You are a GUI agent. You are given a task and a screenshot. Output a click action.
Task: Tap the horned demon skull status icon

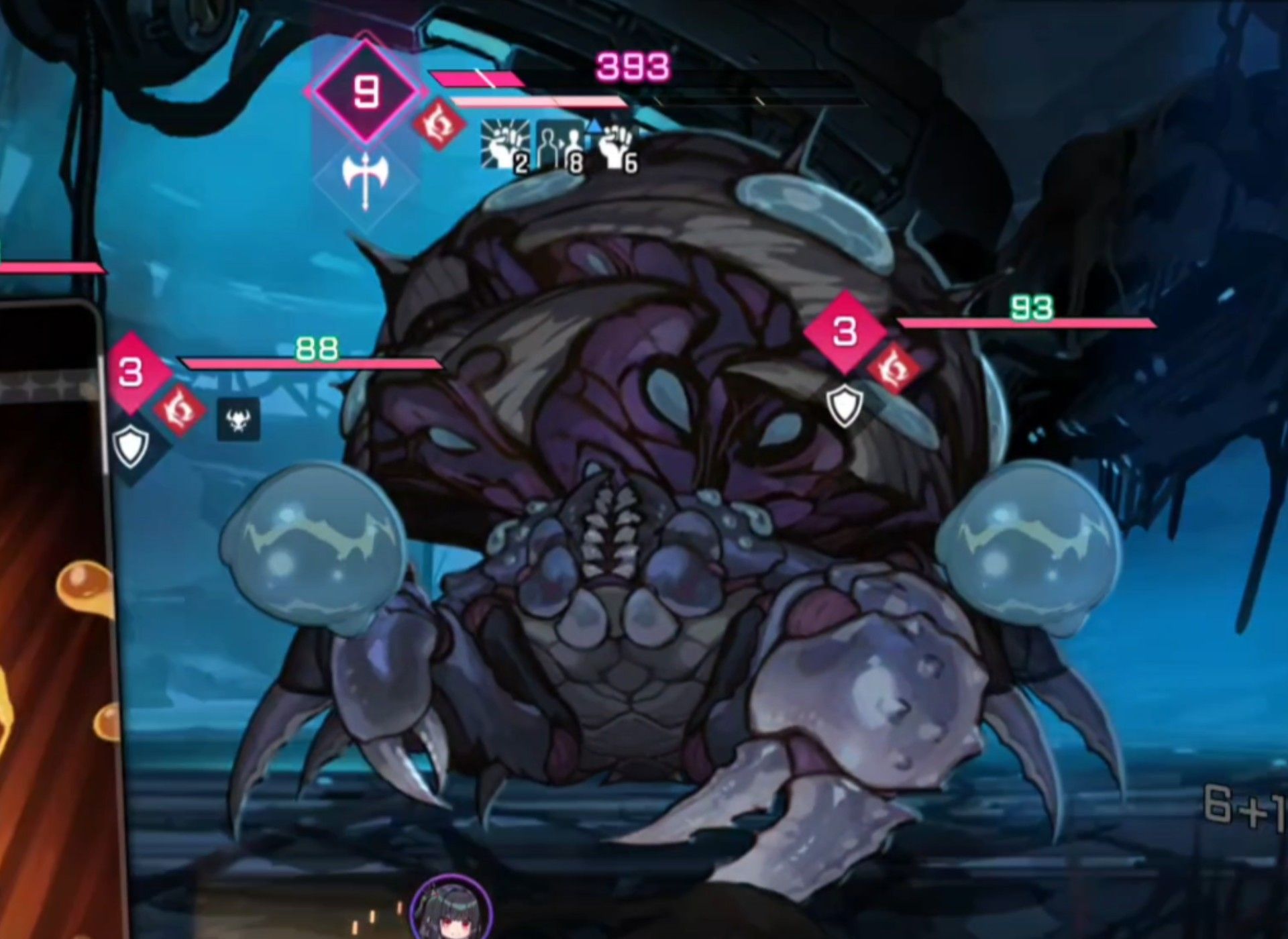coord(239,421)
